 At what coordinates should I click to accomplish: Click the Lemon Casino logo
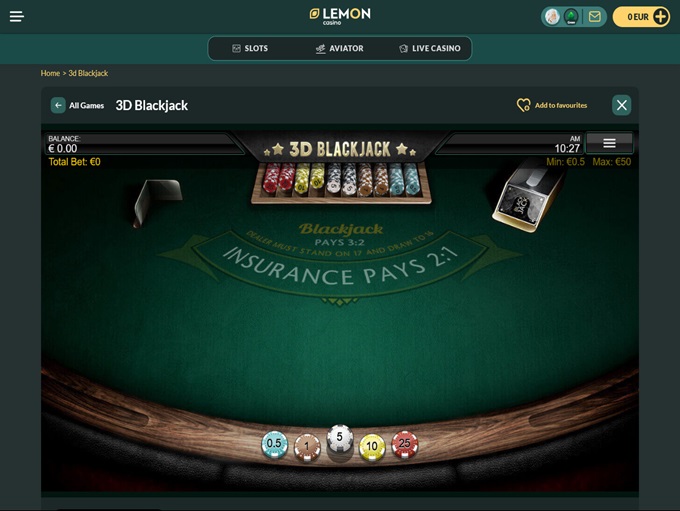coord(340,15)
